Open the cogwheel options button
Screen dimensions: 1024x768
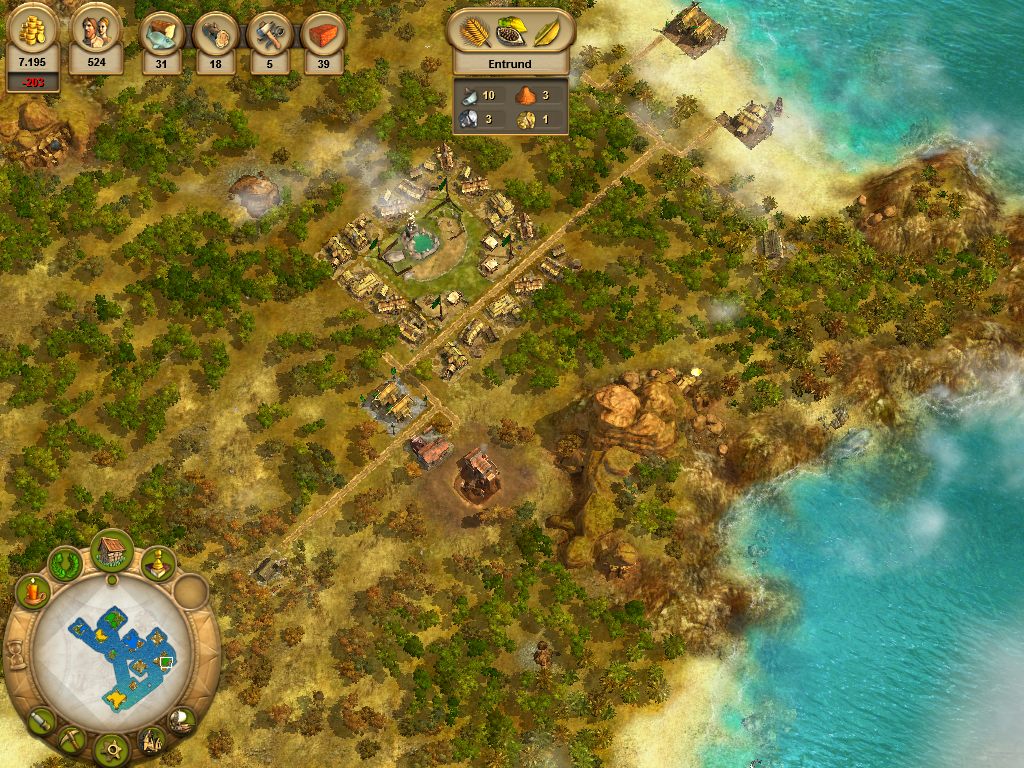pyautogui.click(x=111, y=747)
